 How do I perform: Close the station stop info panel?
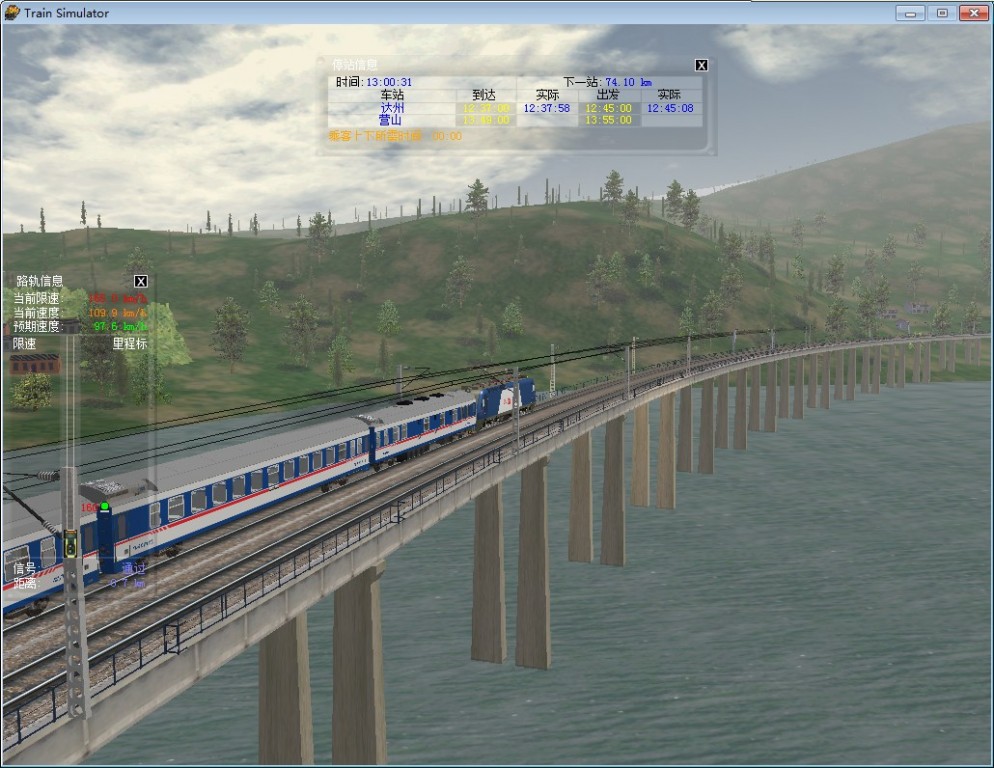(x=701, y=65)
